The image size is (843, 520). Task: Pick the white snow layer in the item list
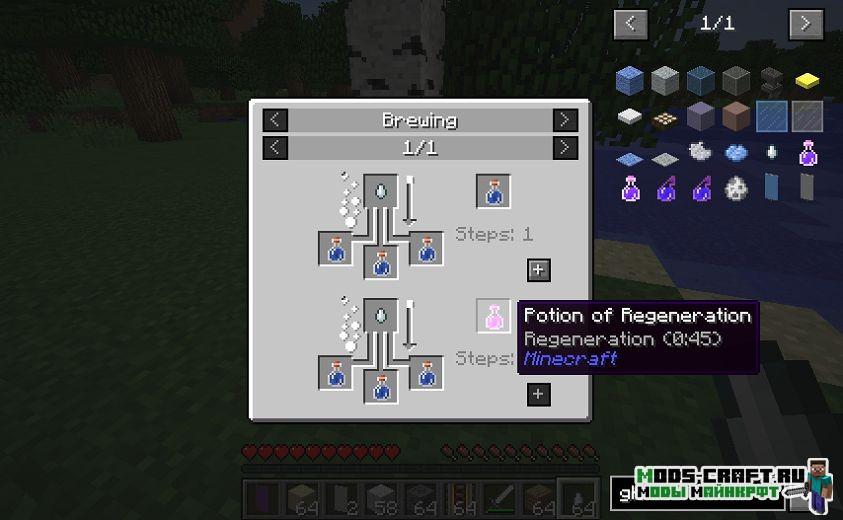coord(629,116)
